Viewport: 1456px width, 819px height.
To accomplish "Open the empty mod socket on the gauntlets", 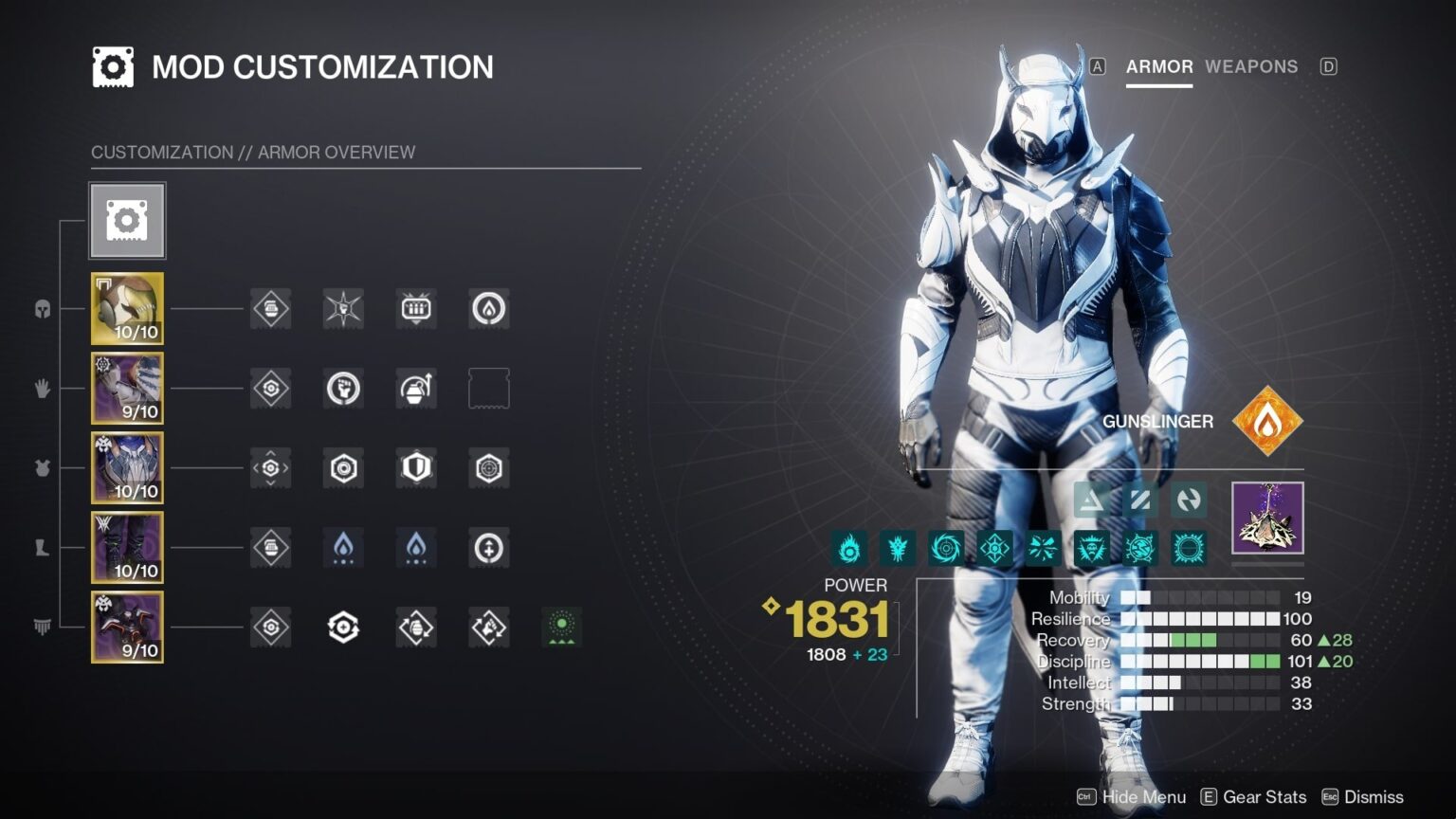I will tap(487, 388).
